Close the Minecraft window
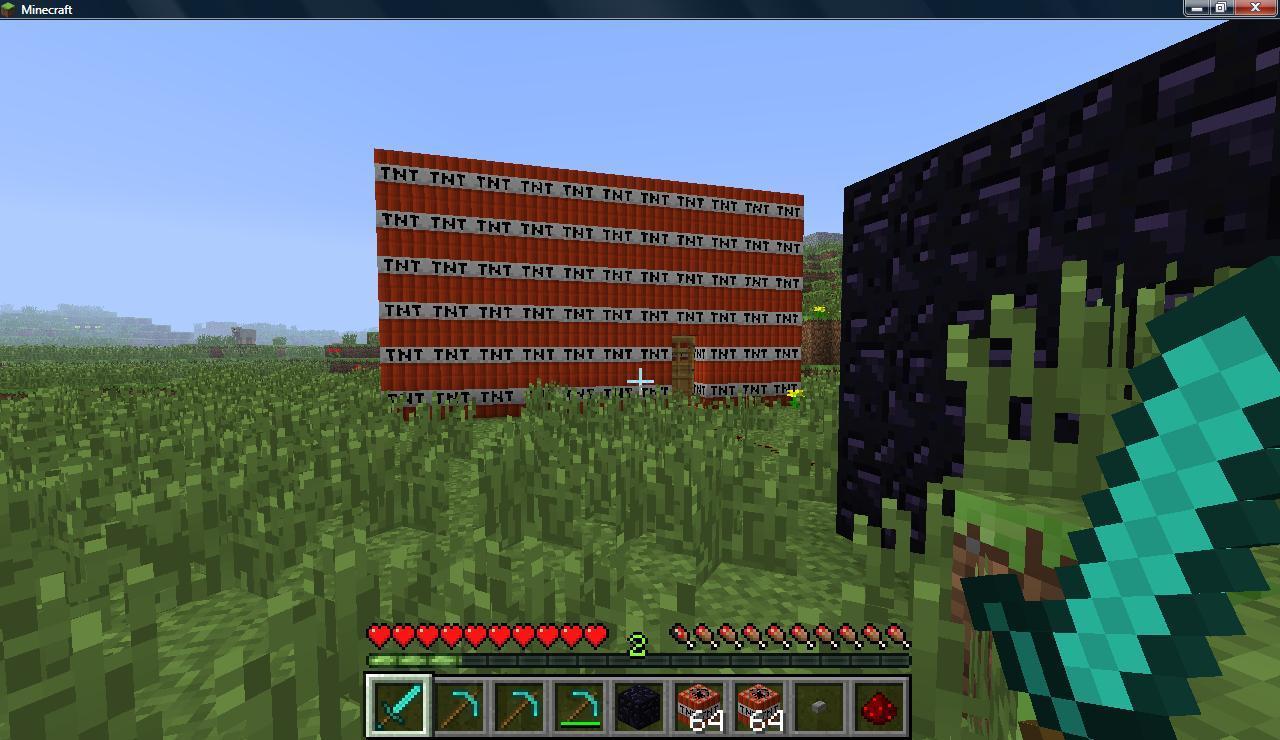This screenshot has width=1280, height=740. (x=1255, y=8)
